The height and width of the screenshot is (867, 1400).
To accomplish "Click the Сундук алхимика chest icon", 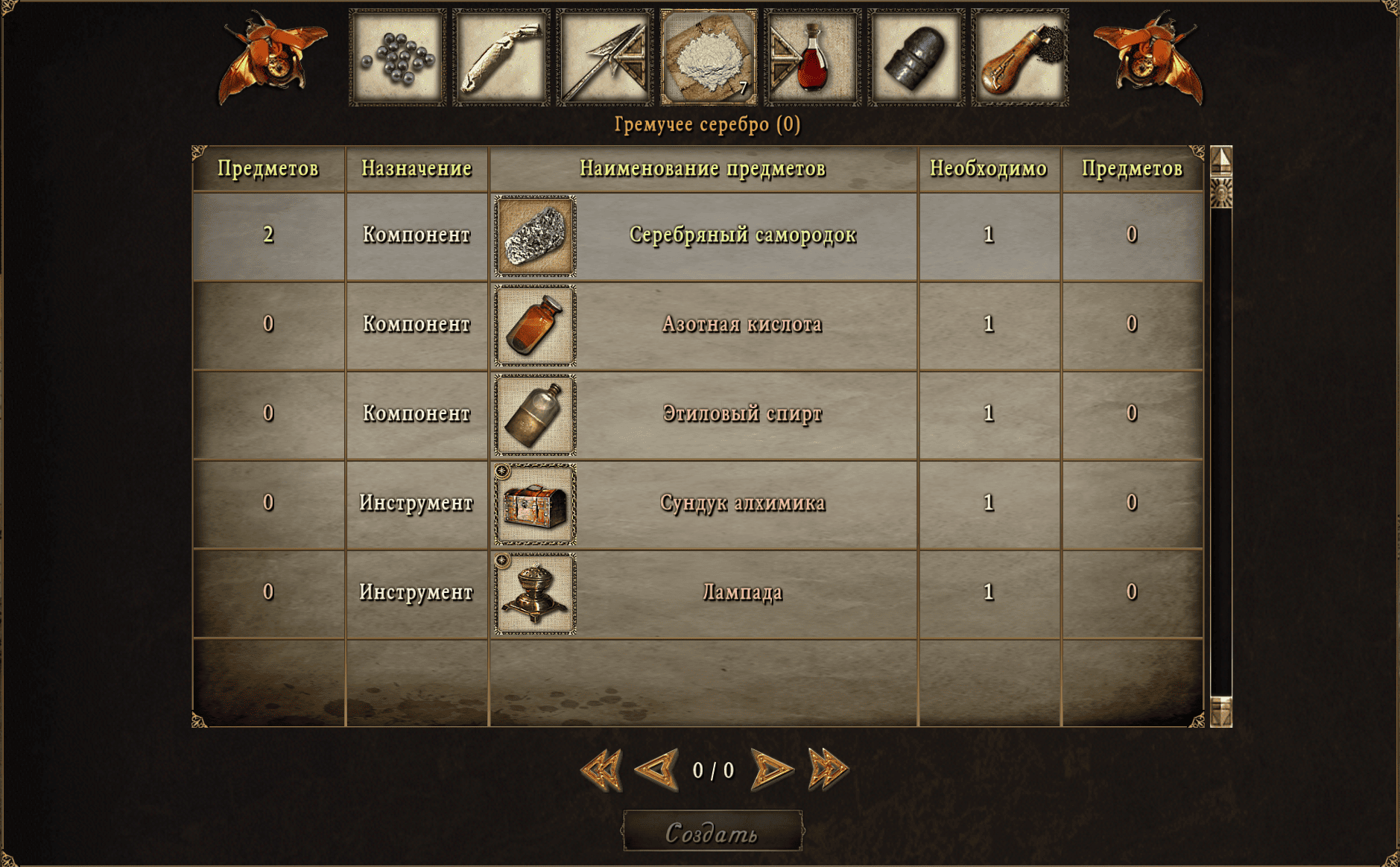I will pyautogui.click(x=535, y=504).
